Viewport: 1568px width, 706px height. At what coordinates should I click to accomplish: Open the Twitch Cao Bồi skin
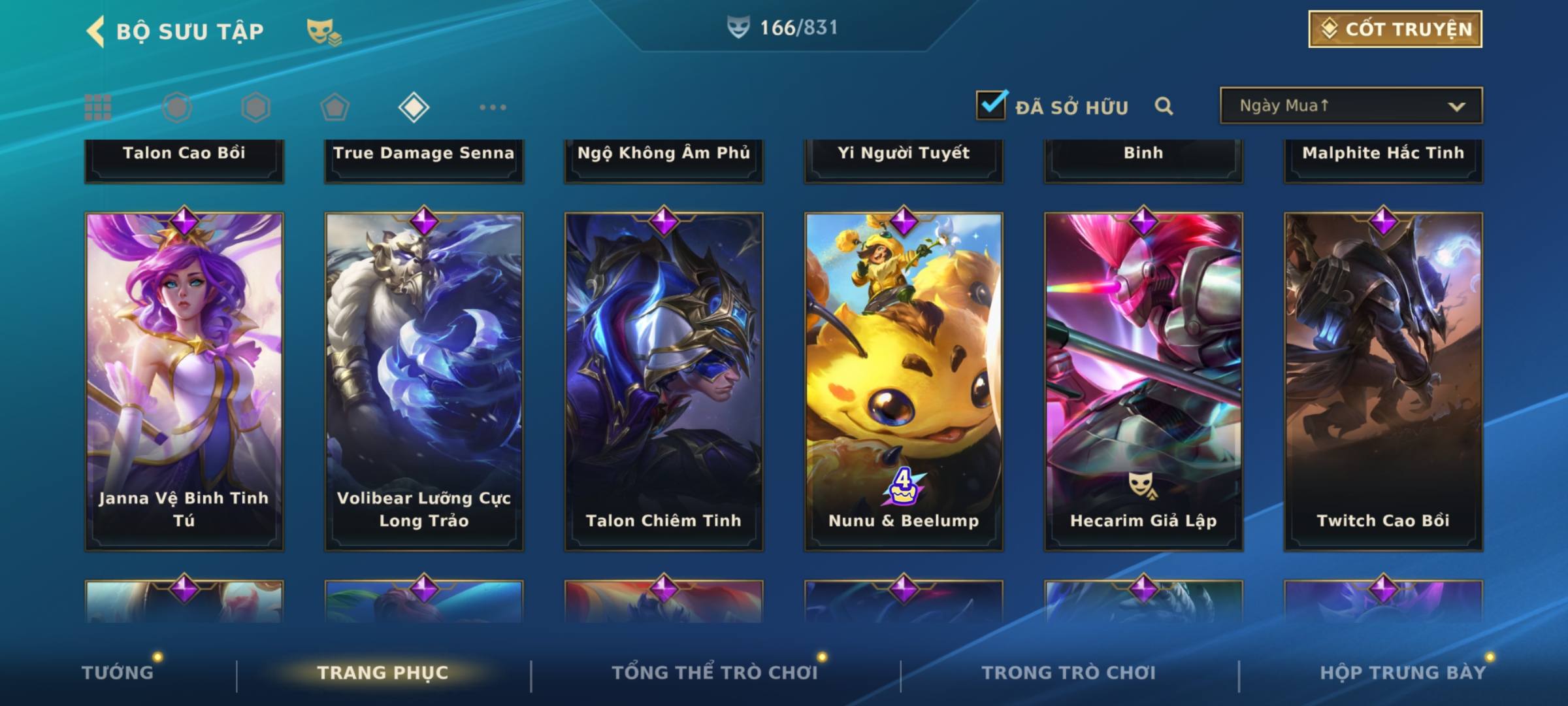1383,380
